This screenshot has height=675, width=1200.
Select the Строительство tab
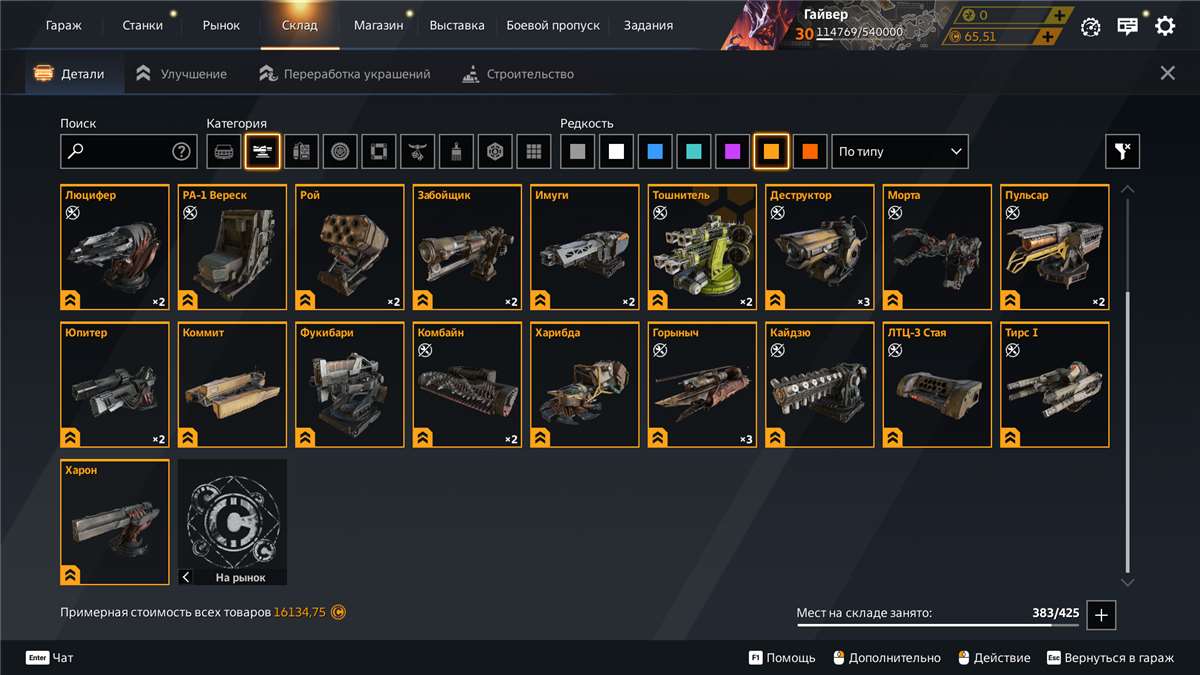518,74
